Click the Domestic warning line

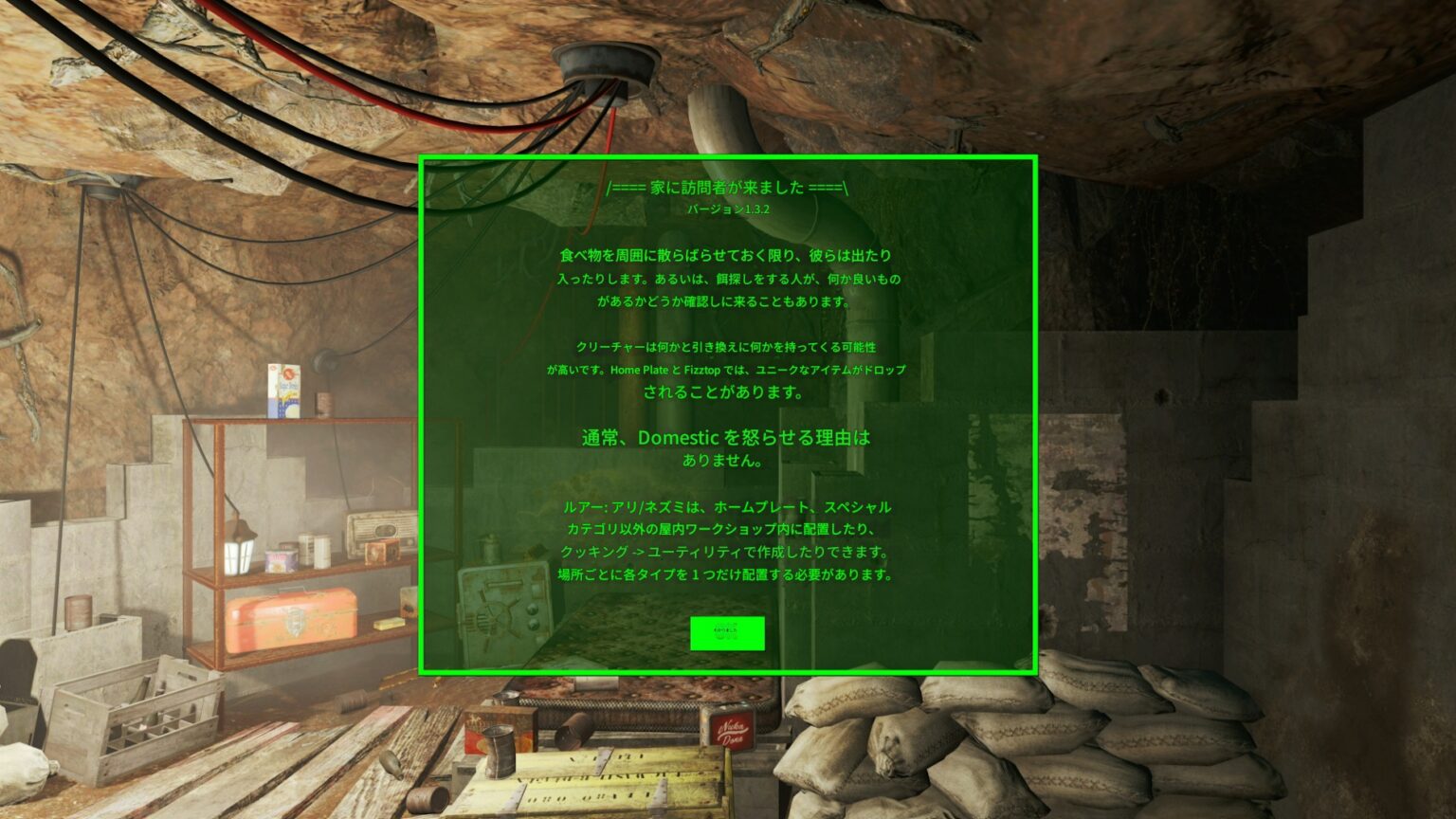[726, 437]
